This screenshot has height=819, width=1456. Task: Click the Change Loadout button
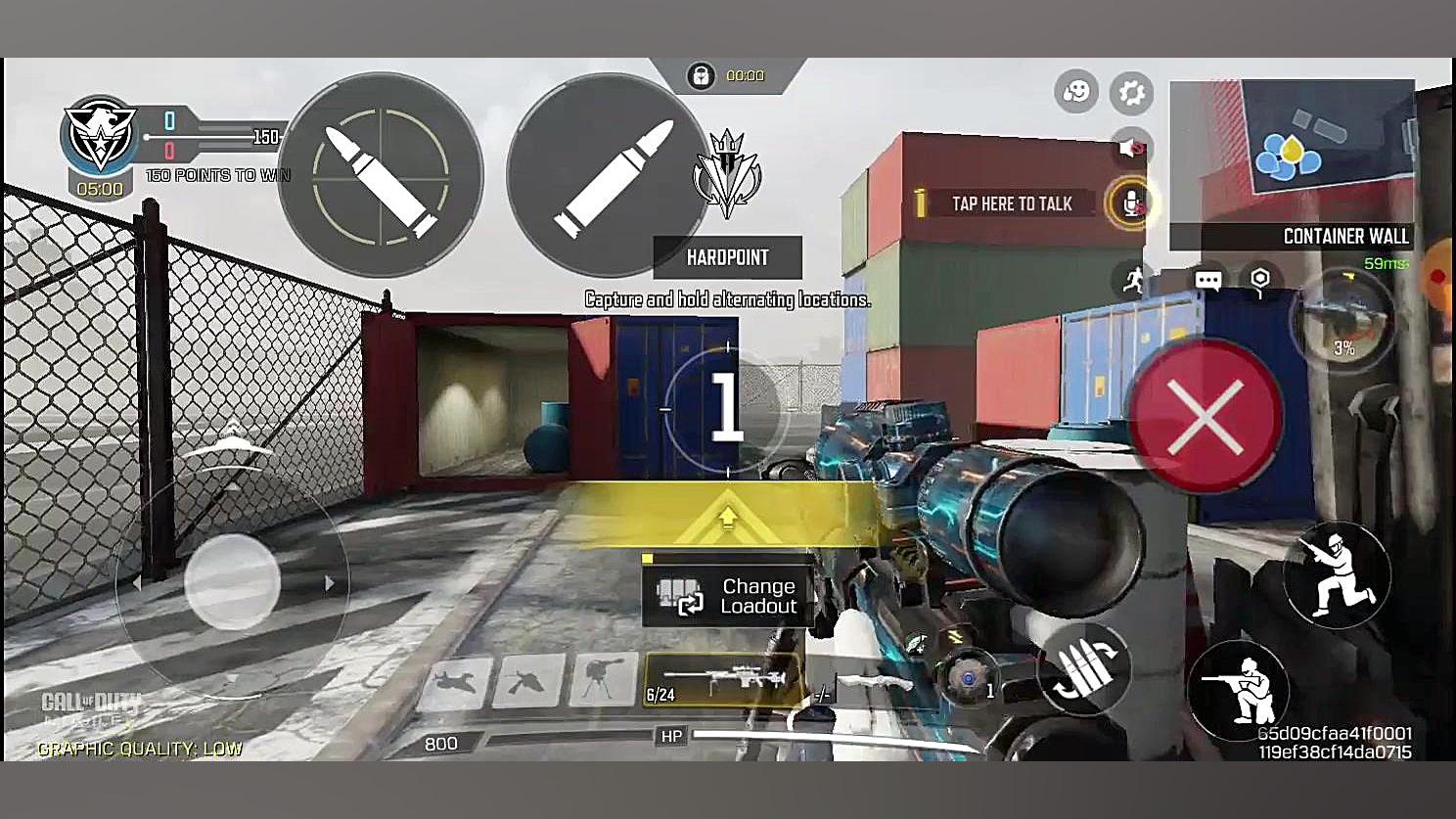click(x=728, y=596)
